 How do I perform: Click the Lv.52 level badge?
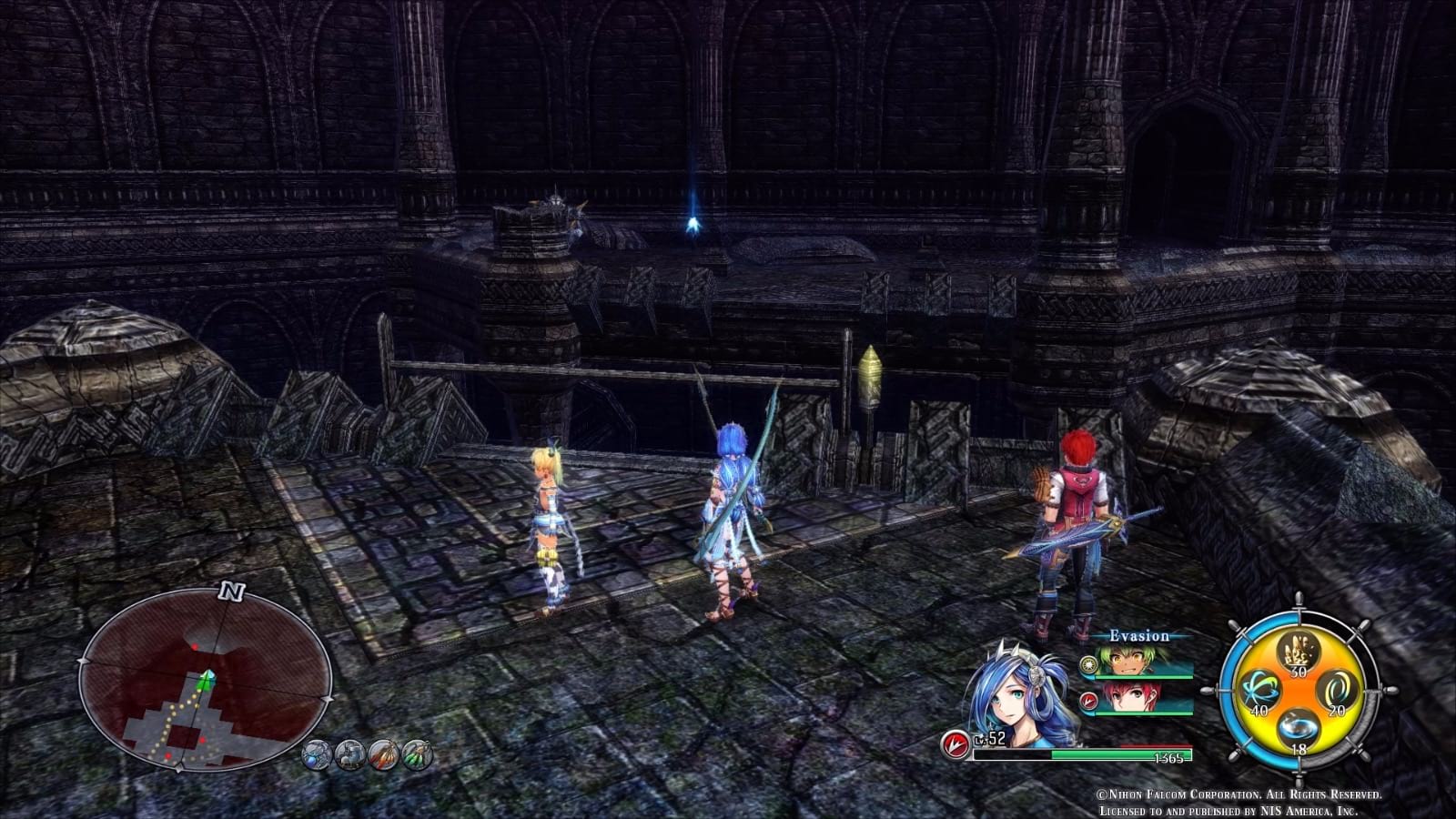point(989,740)
